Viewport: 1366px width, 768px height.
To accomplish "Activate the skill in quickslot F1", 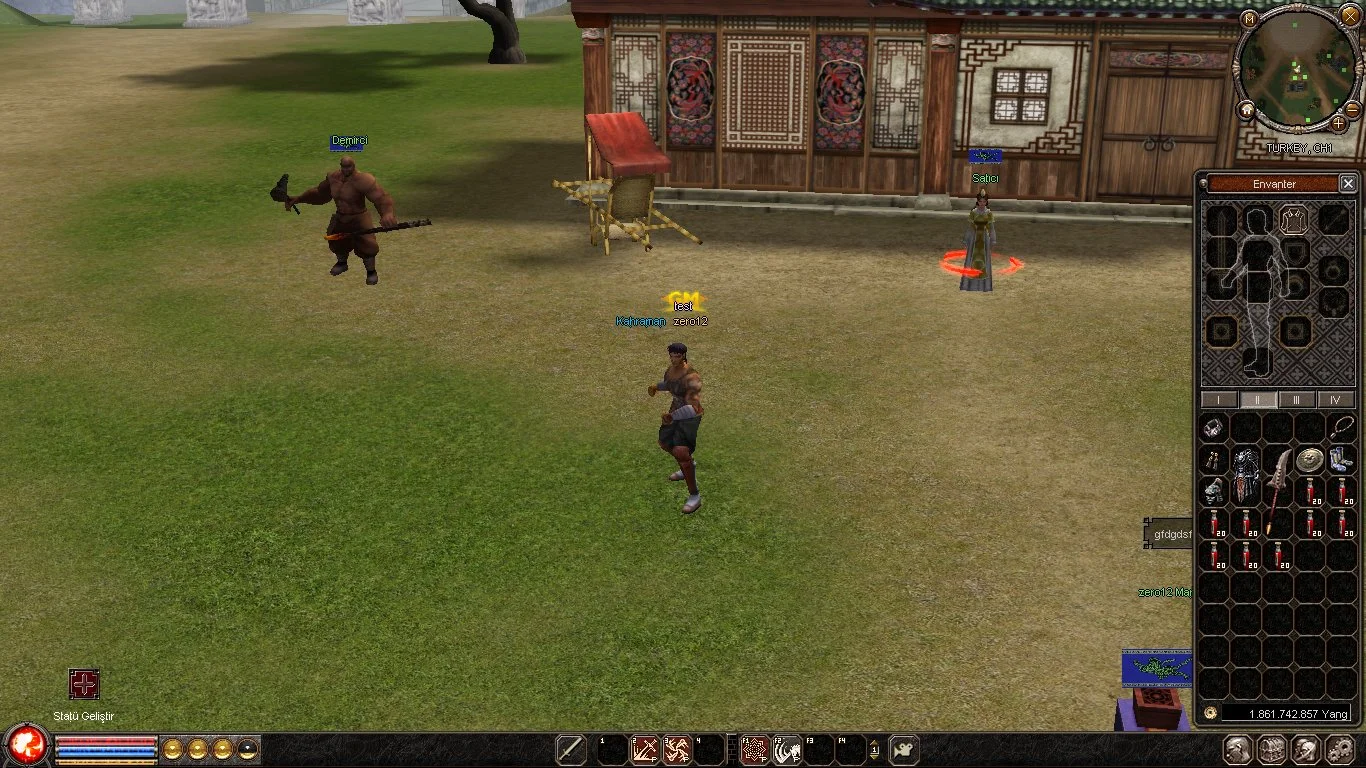I will click(754, 750).
